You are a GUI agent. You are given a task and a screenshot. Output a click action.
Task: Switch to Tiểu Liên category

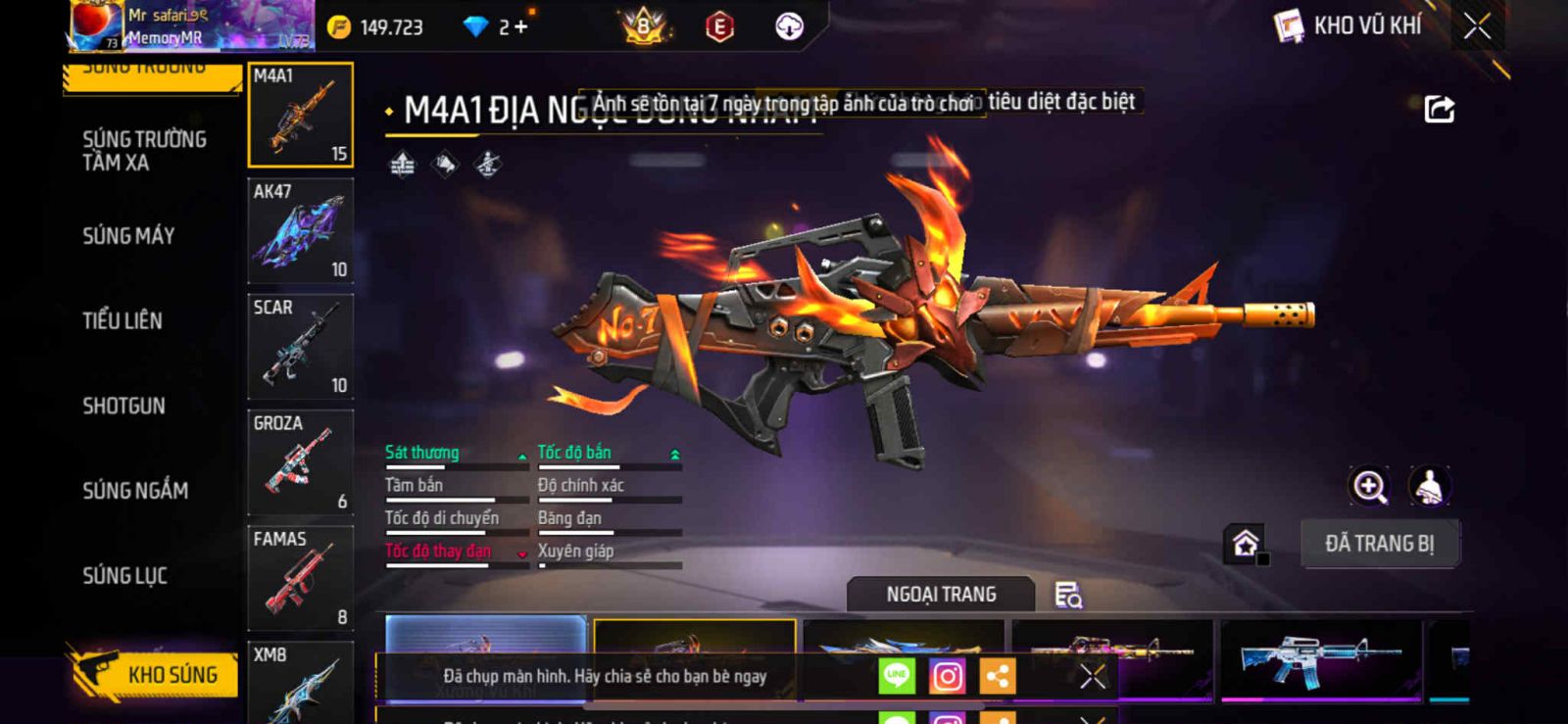pos(122,320)
